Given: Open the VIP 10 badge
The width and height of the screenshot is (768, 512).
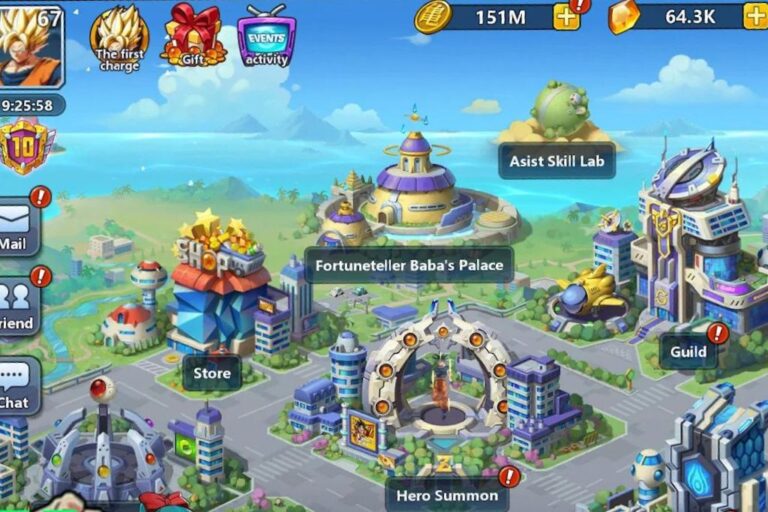Looking at the screenshot, I should click(x=26, y=147).
